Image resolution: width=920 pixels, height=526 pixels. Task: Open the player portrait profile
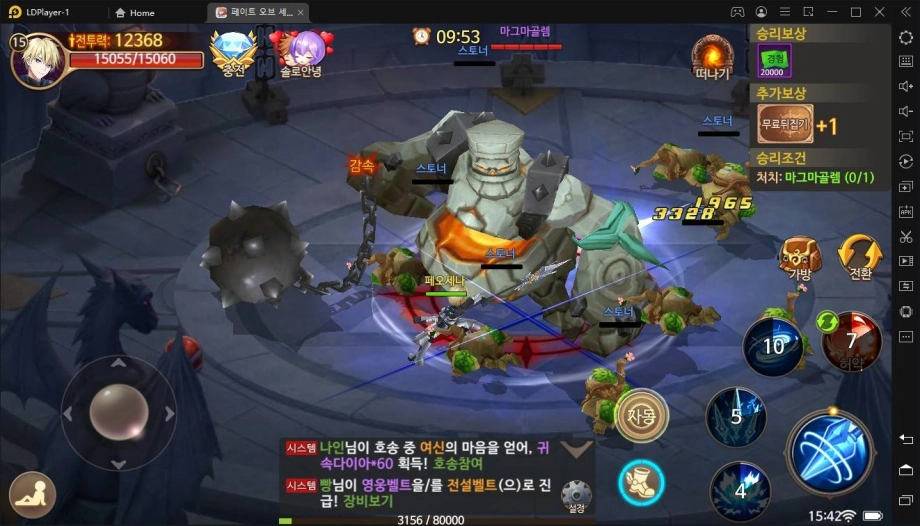38,60
